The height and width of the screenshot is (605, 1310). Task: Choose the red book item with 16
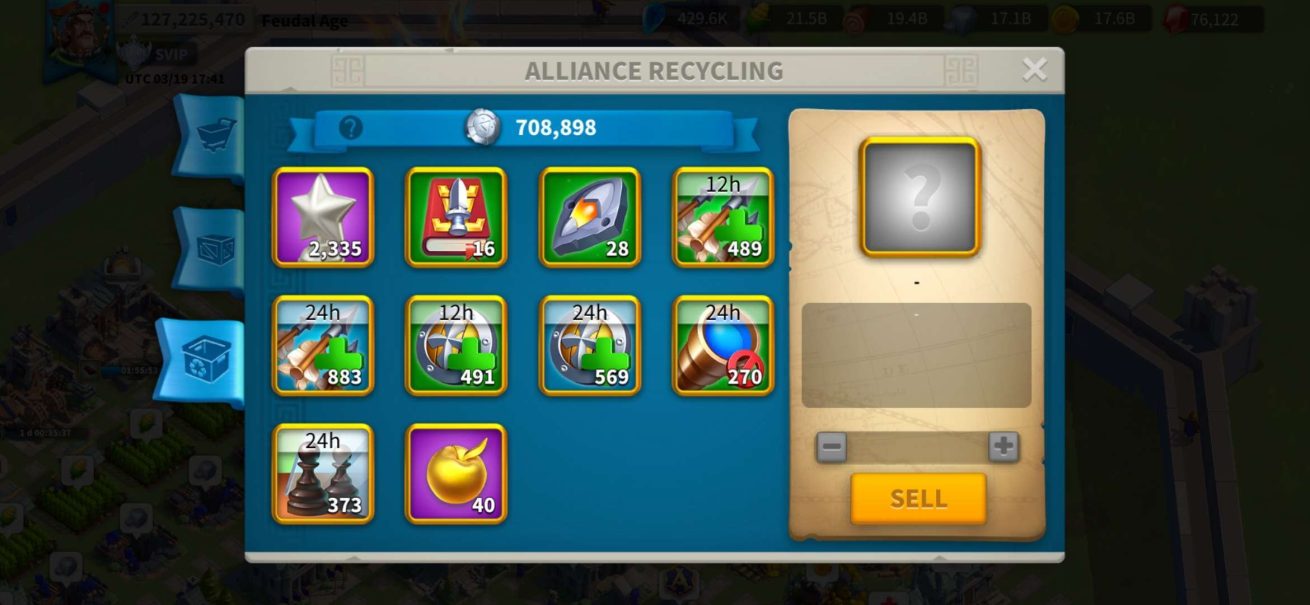pyautogui.click(x=456, y=217)
